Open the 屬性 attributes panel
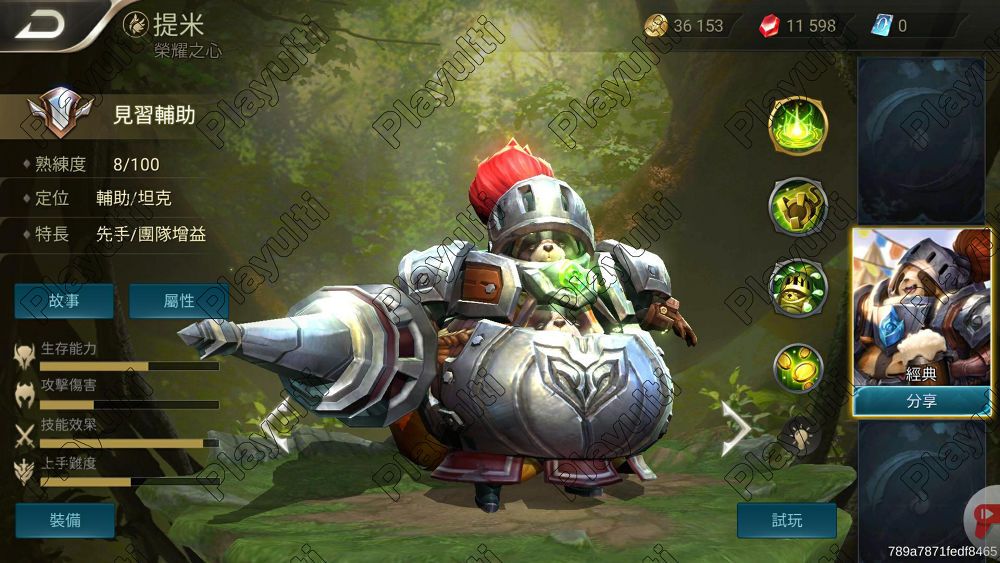Screen dimensions: 1000x563 tap(178, 301)
